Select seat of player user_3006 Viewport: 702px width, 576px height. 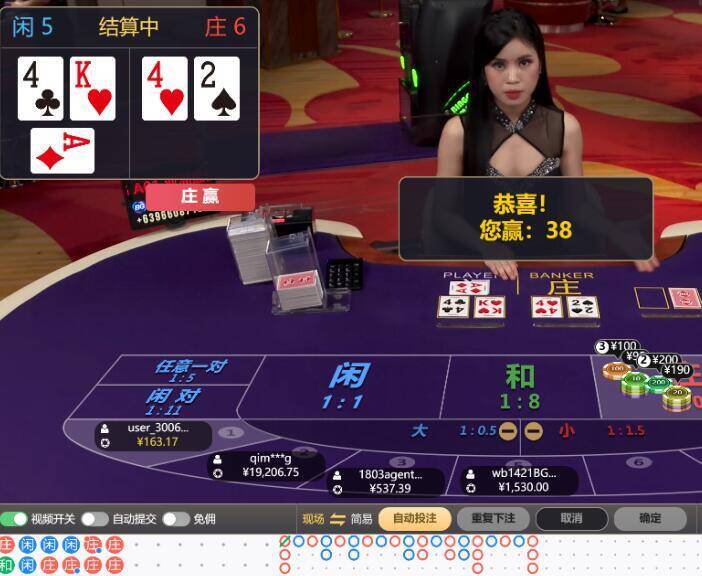(x=155, y=435)
